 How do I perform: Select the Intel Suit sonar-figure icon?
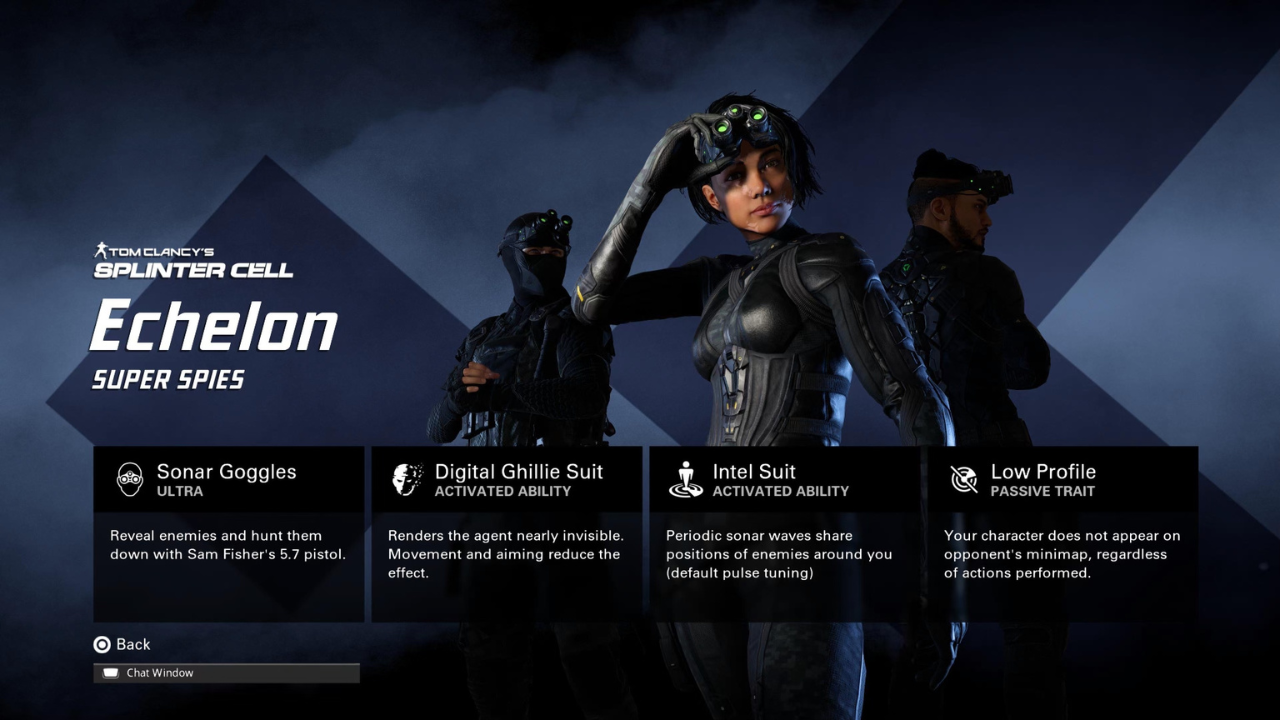(685, 478)
